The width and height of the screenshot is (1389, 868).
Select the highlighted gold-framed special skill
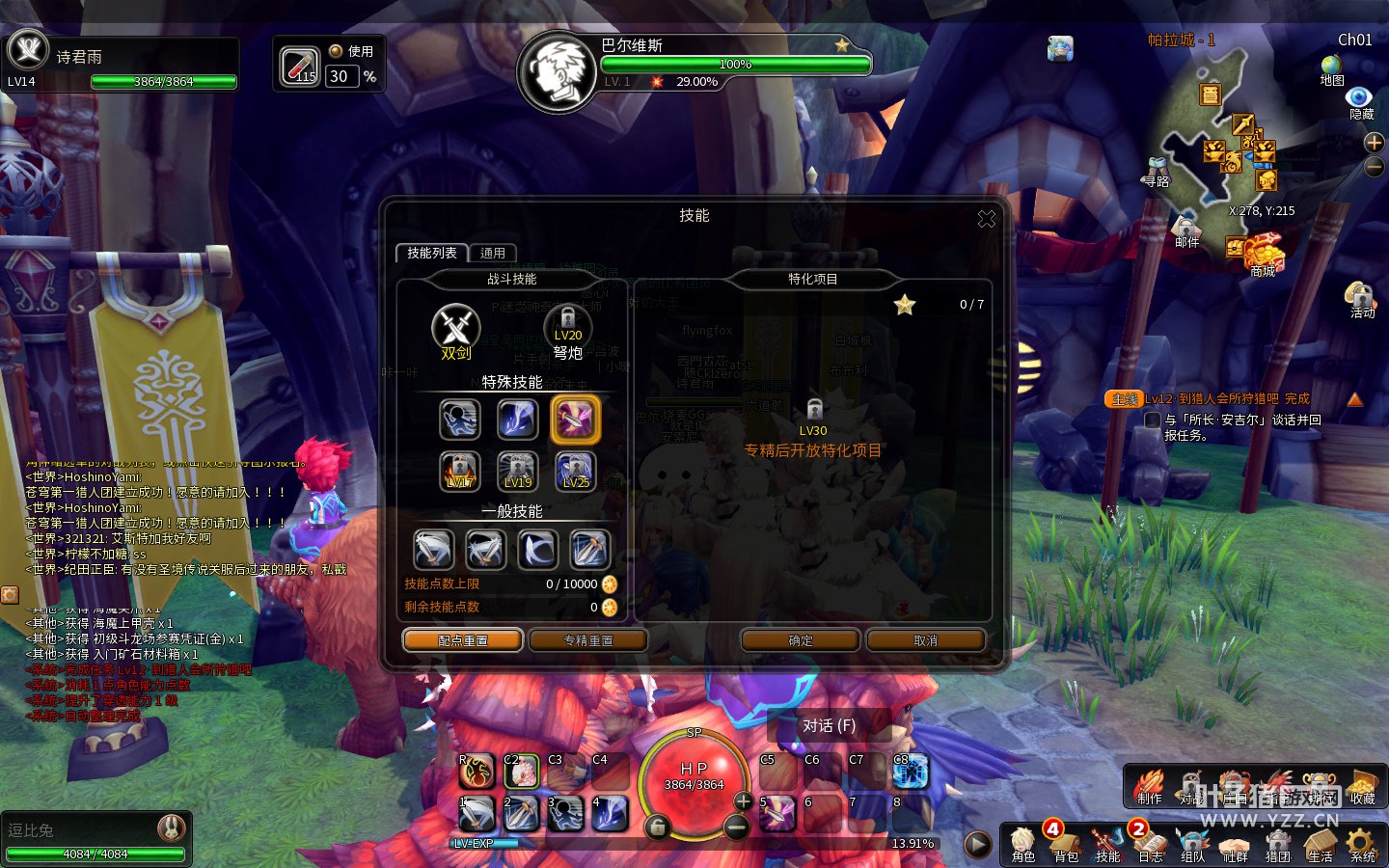coord(575,420)
